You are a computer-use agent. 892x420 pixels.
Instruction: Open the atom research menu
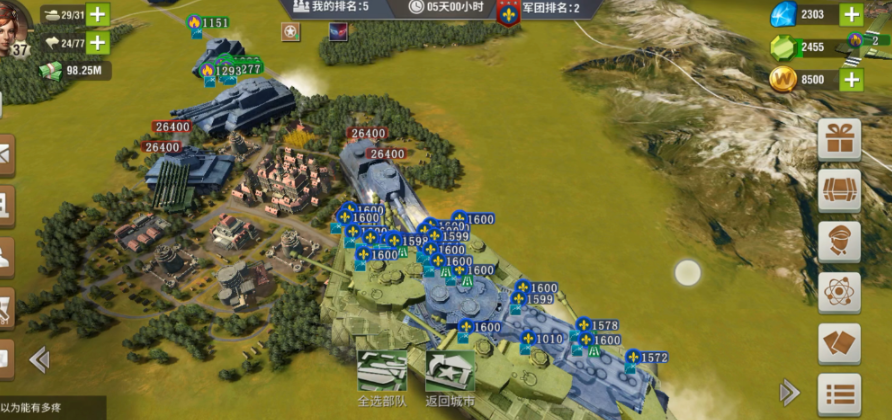pos(838,292)
